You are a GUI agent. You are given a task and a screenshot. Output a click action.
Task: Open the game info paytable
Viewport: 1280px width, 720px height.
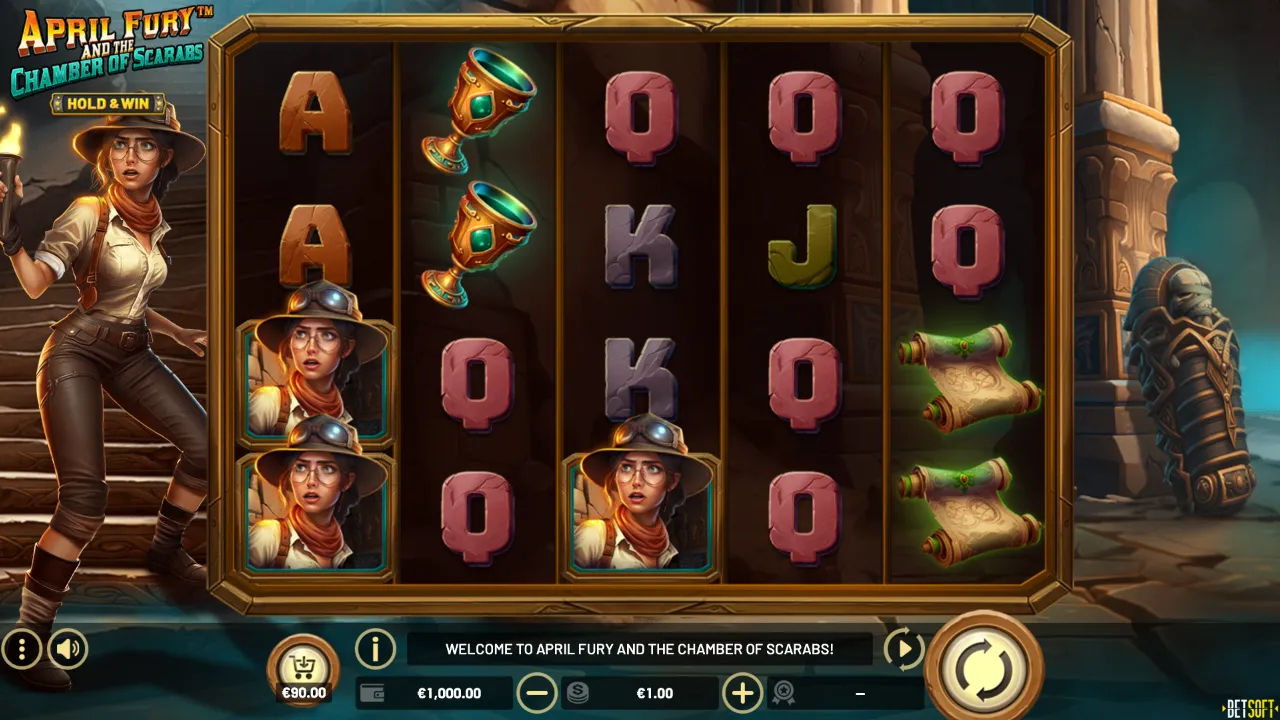pyautogui.click(x=375, y=650)
